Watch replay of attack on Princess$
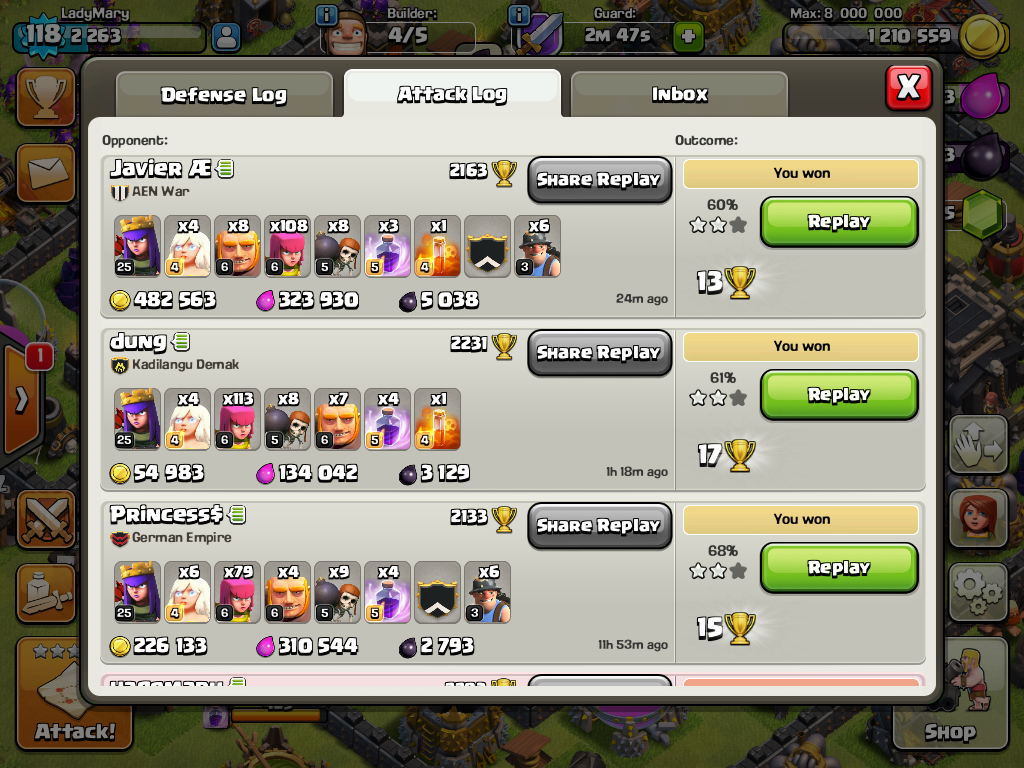 (838, 568)
